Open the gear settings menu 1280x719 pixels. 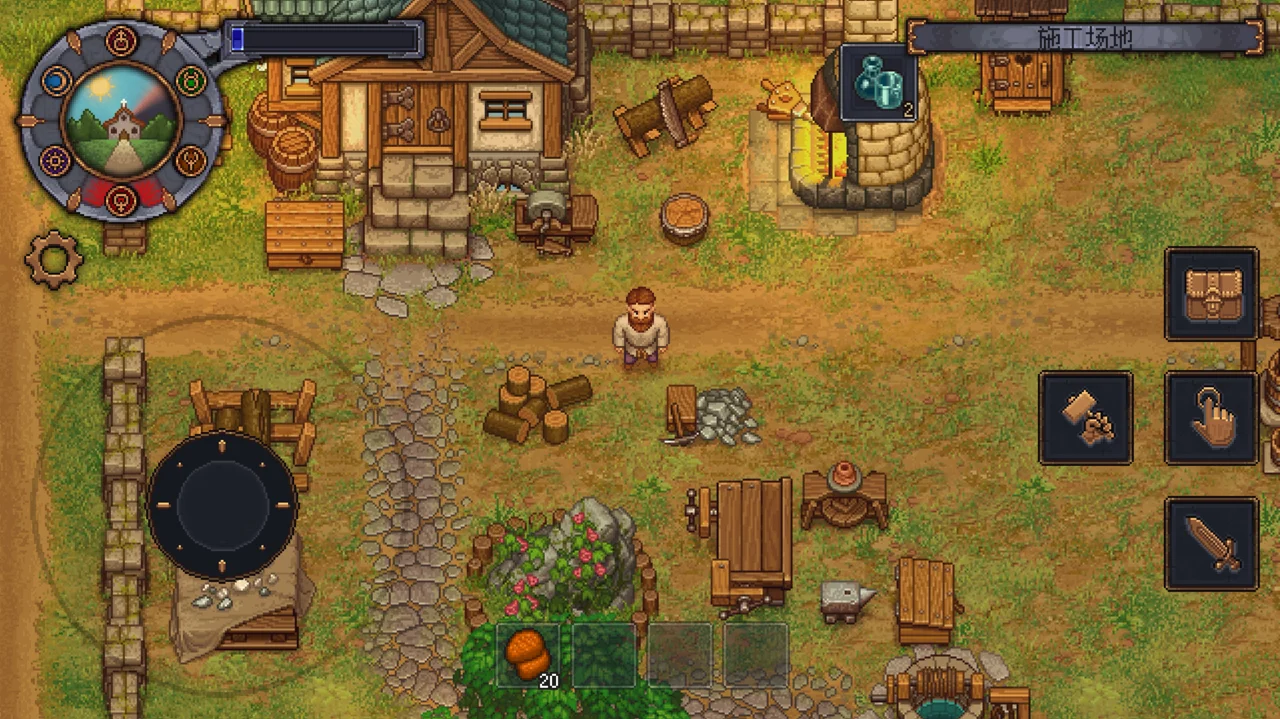point(53,259)
